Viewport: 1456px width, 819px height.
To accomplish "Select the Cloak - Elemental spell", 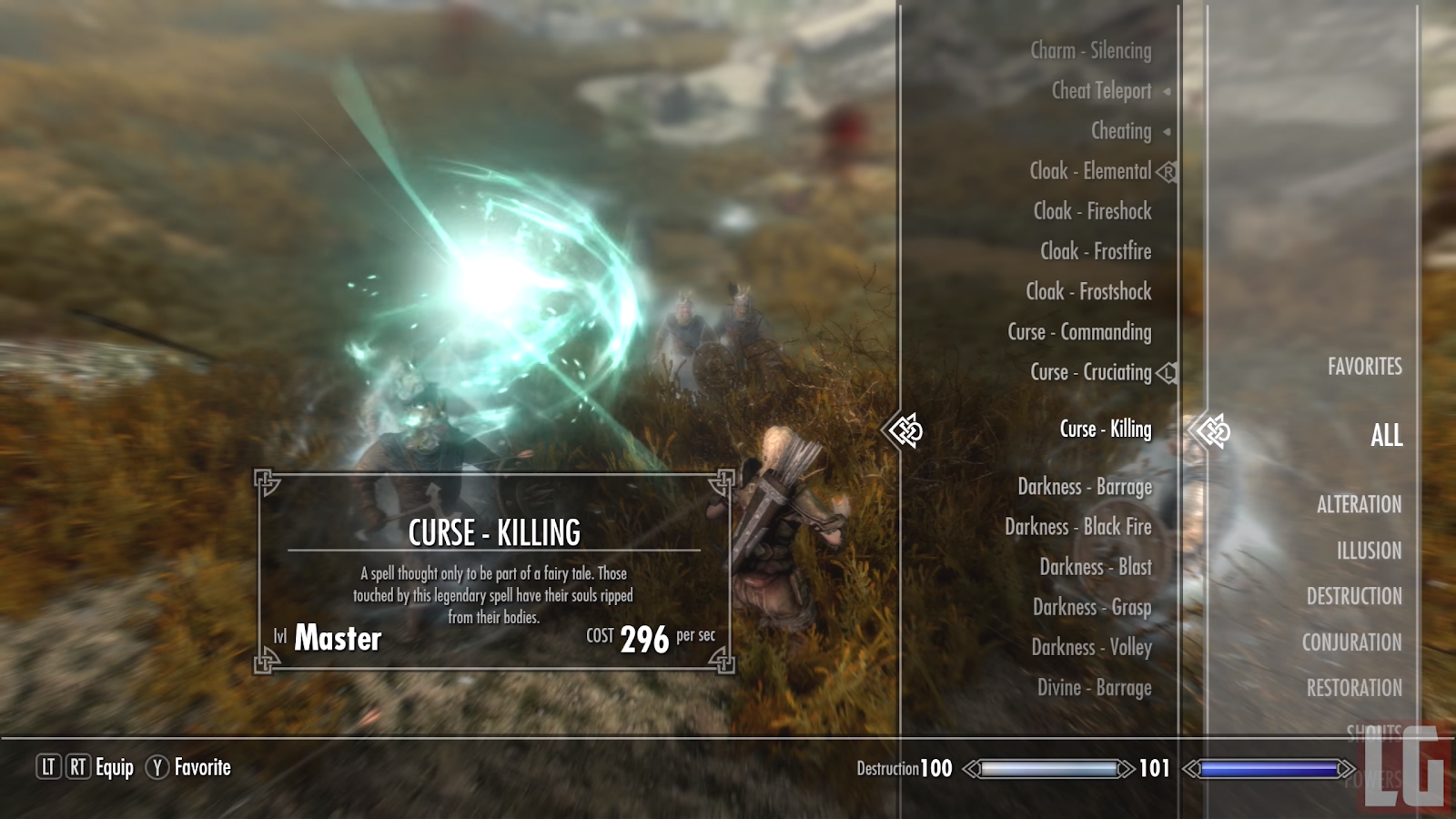I will (1090, 171).
